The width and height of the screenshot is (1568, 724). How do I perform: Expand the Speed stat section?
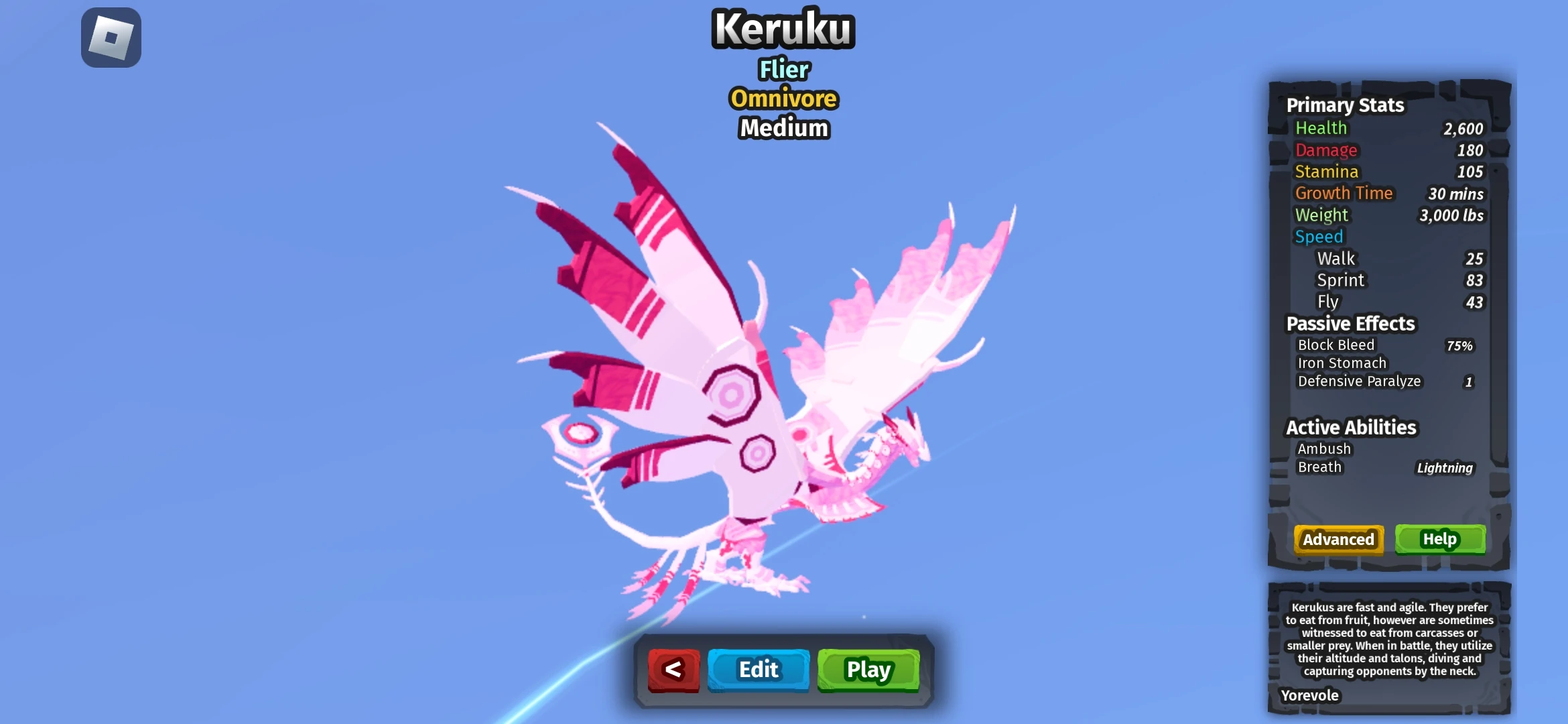(x=1319, y=236)
